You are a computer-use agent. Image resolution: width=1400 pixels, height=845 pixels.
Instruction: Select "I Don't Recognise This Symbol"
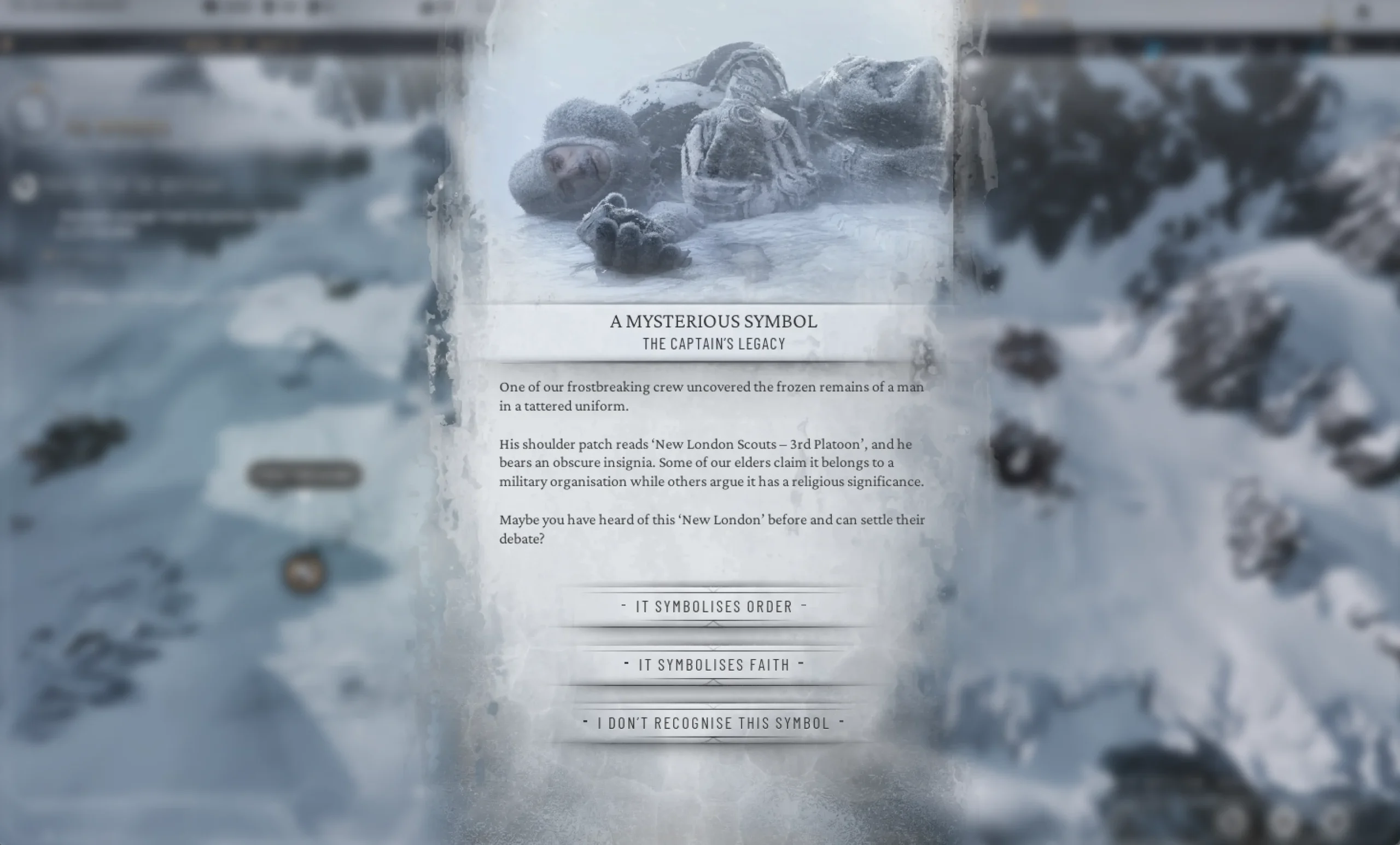(x=713, y=723)
